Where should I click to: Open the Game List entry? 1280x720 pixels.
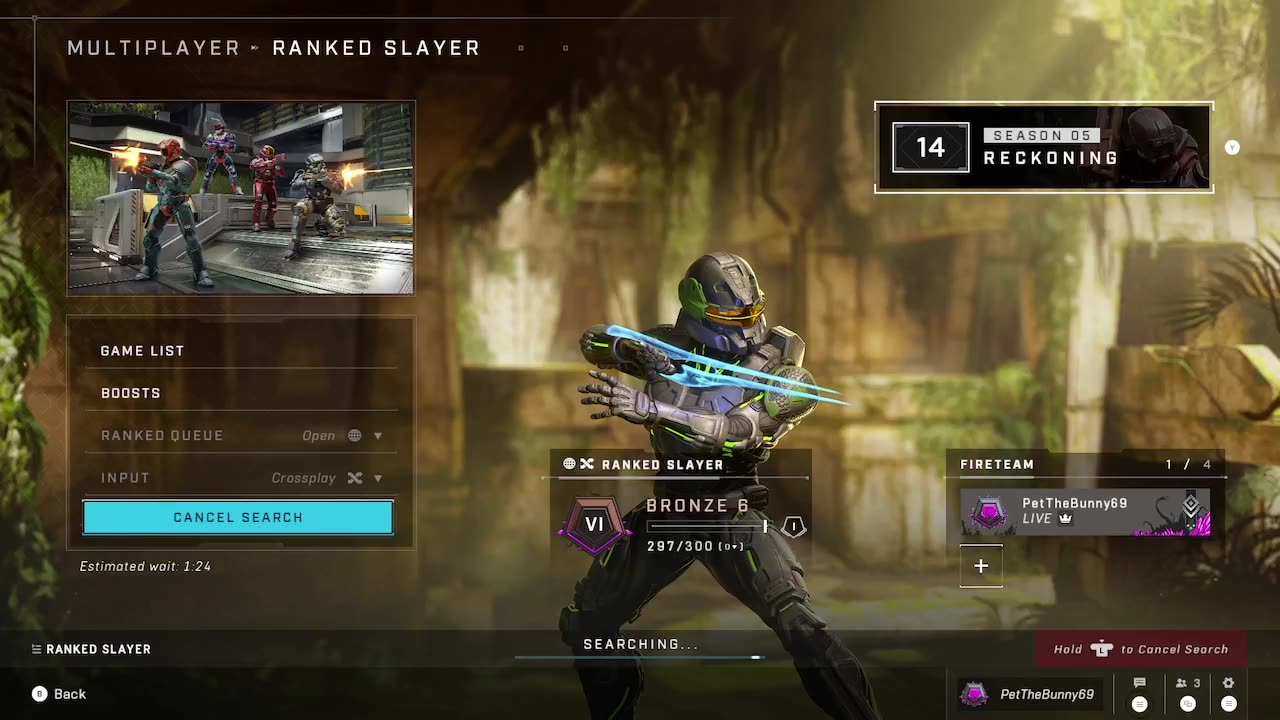[x=142, y=351]
